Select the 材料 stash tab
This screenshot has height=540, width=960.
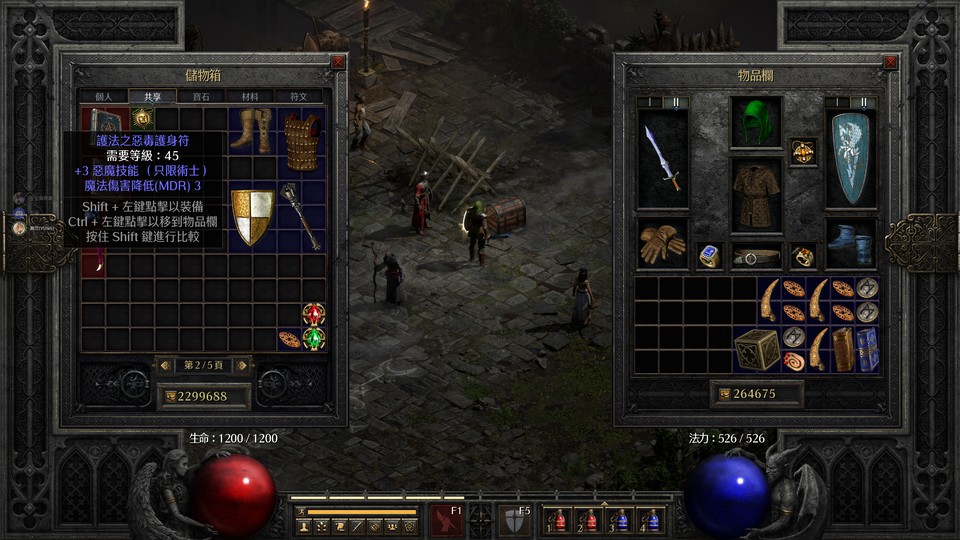tap(249, 97)
